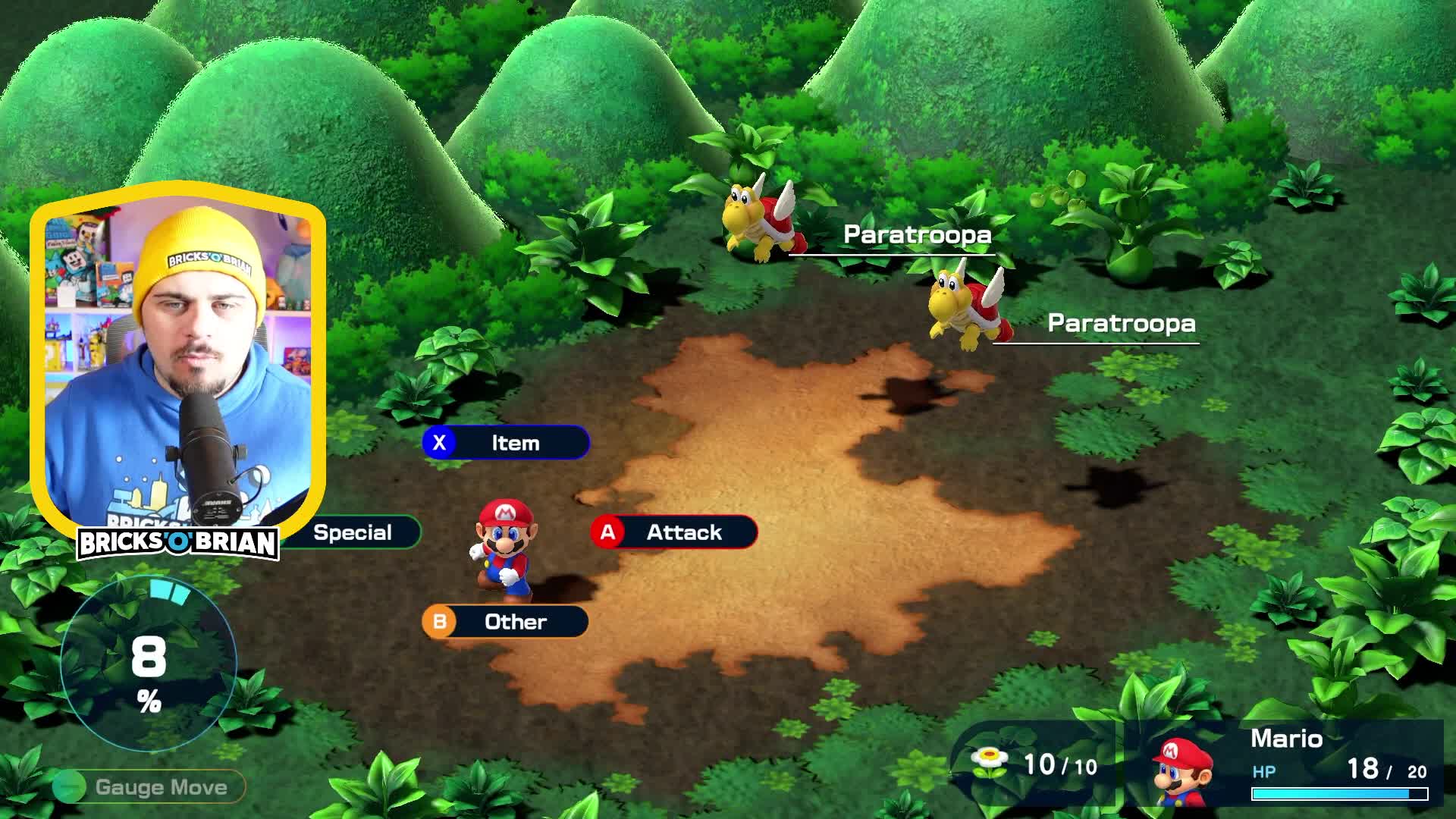Select the Special command

[353, 532]
